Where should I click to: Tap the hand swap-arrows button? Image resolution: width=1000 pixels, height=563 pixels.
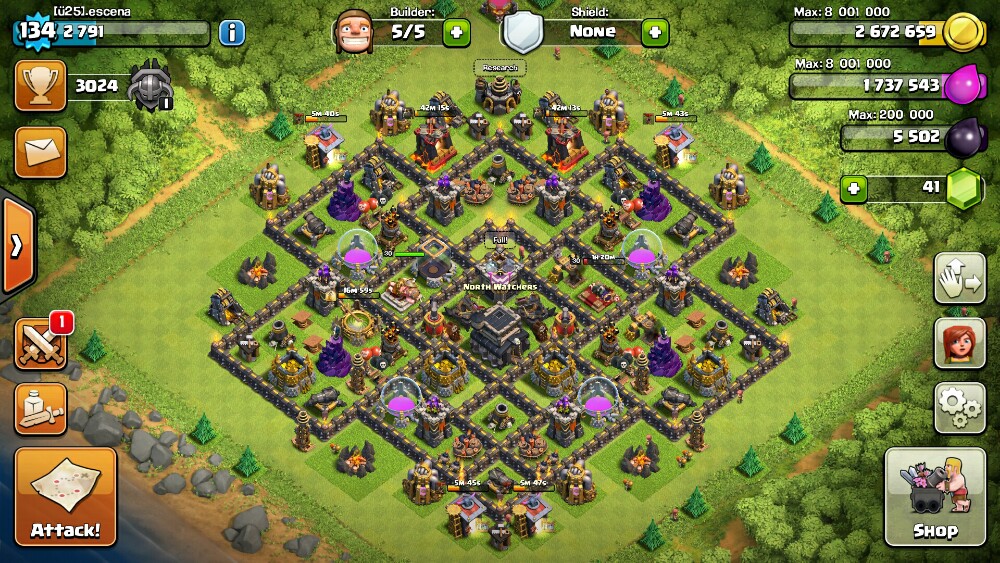coord(959,278)
